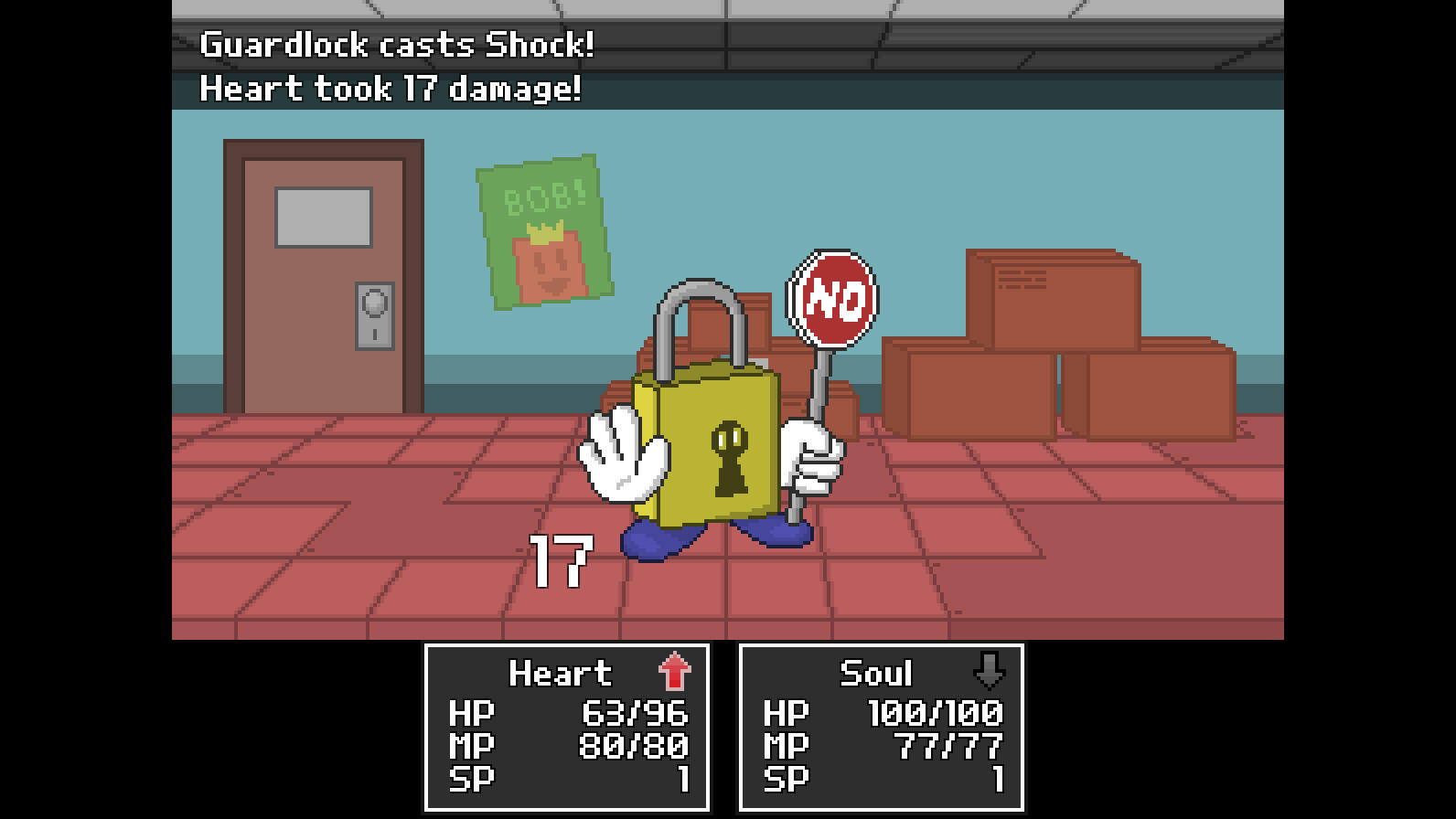The height and width of the screenshot is (819, 1456).
Task: Click the Guardlock's keyhole
Action: (732, 457)
